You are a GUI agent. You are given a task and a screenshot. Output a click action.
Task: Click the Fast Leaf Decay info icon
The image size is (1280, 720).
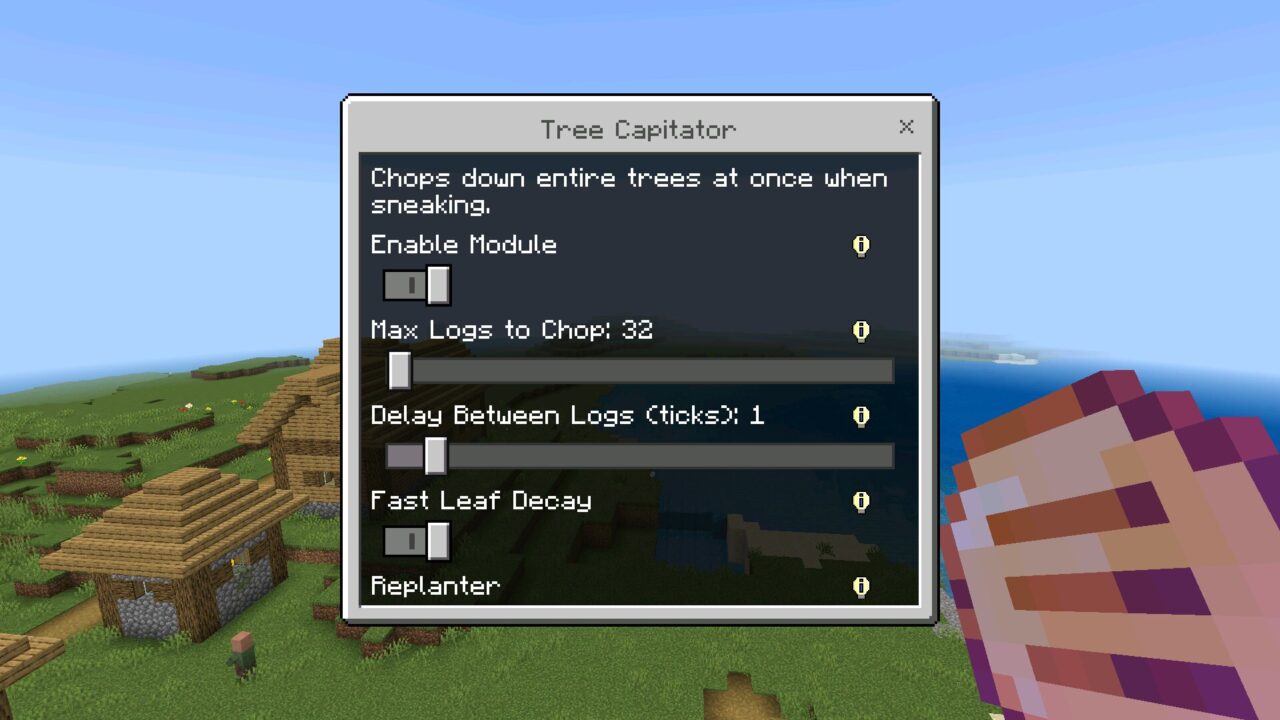[861, 501]
